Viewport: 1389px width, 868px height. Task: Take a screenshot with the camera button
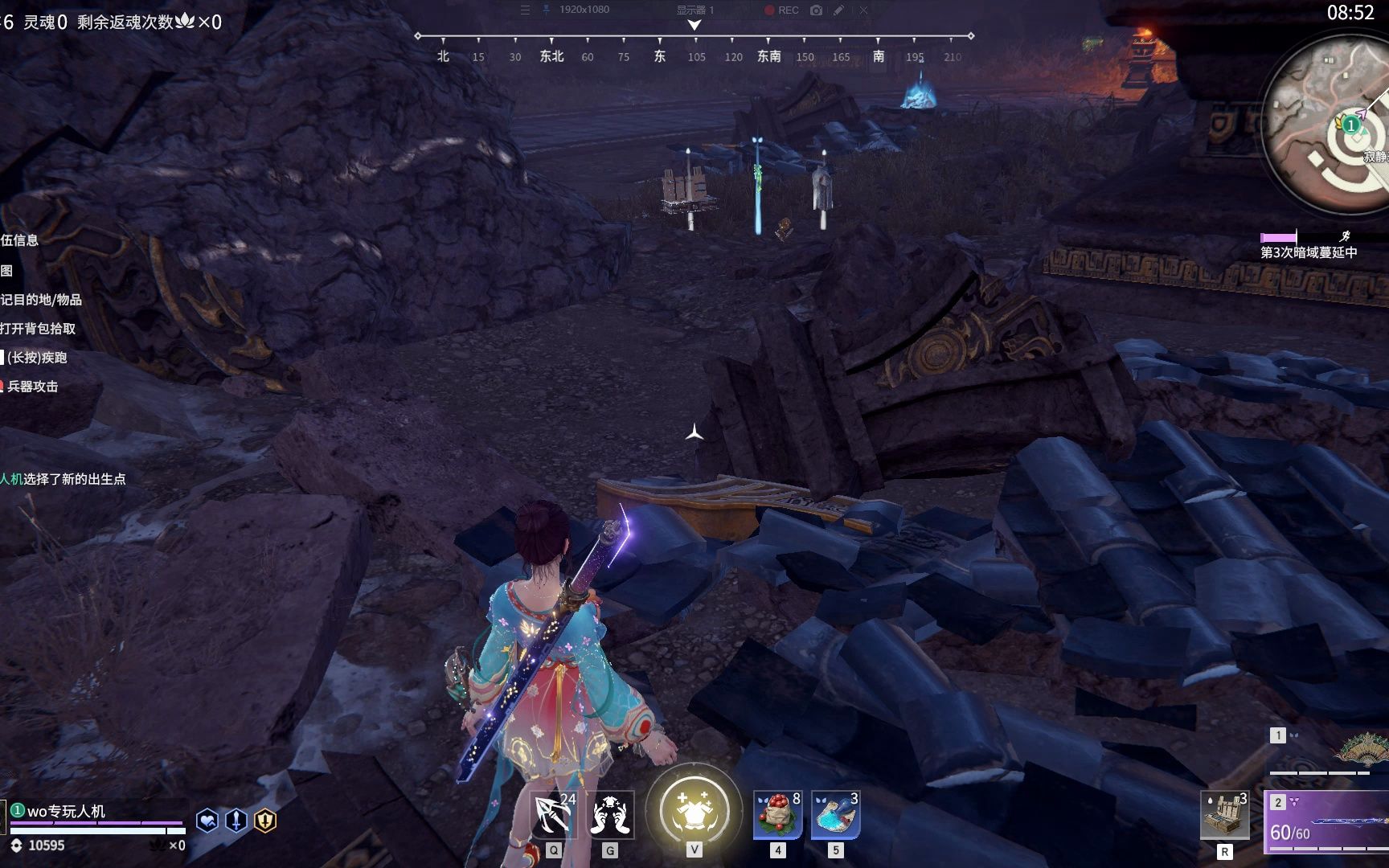(x=817, y=10)
